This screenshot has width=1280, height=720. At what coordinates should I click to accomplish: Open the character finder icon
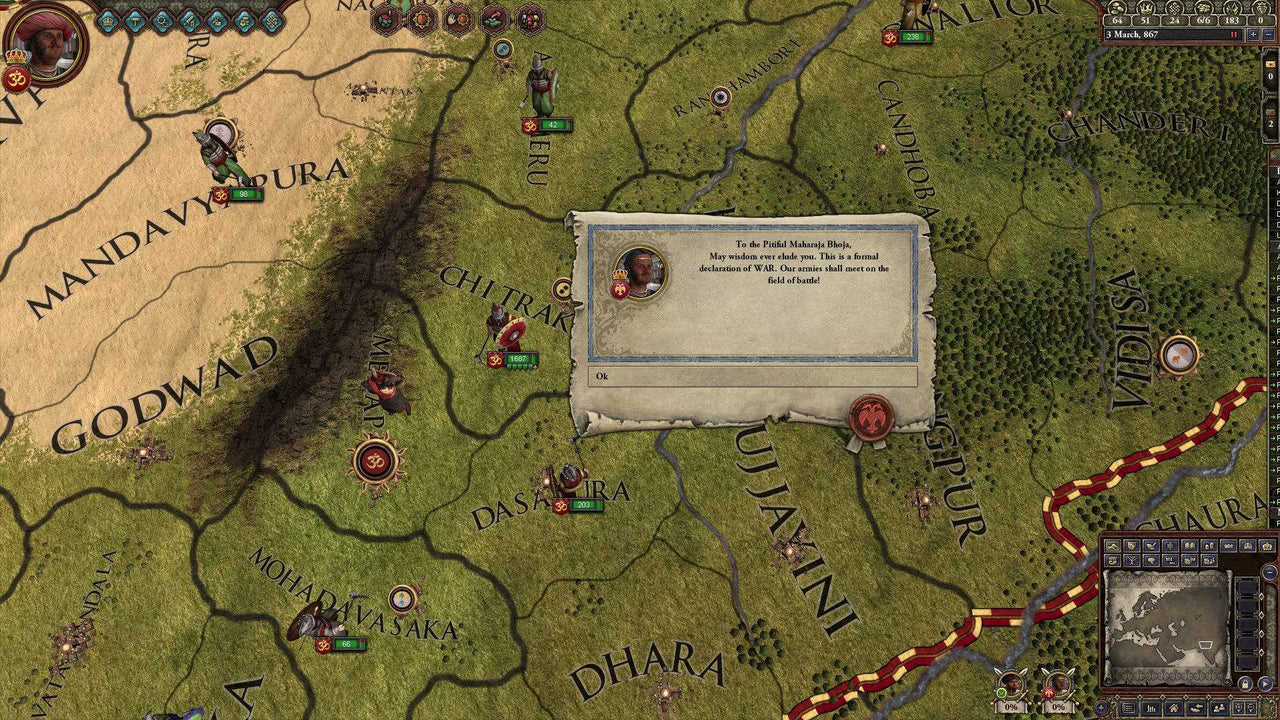pyautogui.click(x=1219, y=706)
